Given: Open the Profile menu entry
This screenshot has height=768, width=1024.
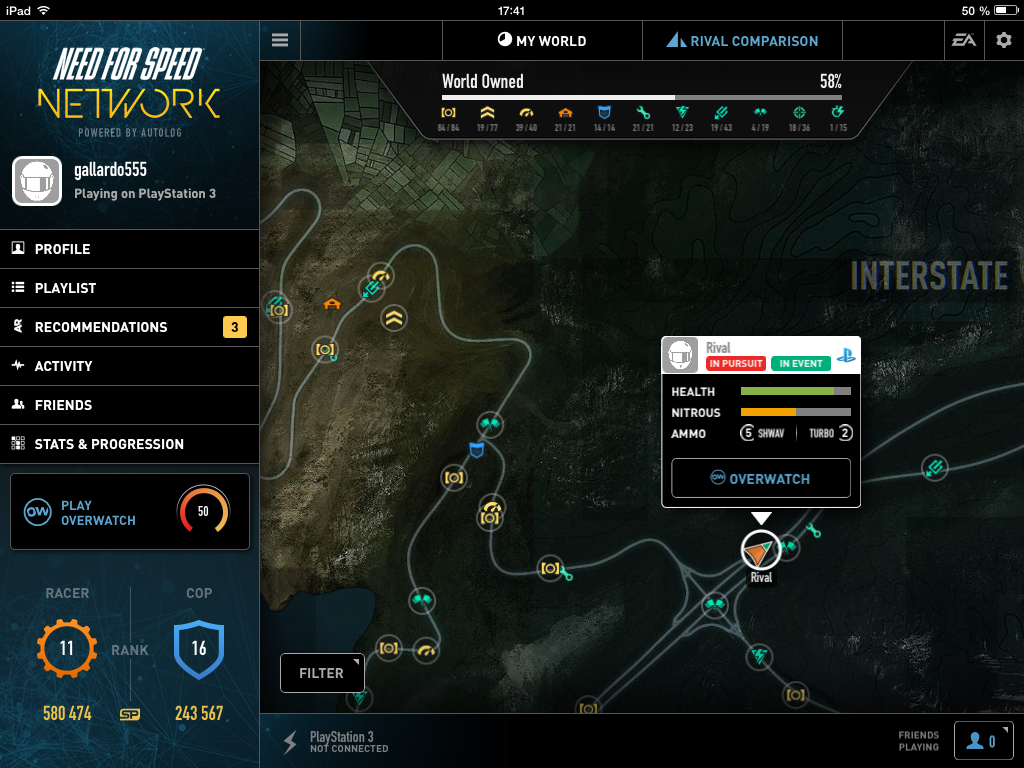Looking at the screenshot, I should [x=129, y=249].
